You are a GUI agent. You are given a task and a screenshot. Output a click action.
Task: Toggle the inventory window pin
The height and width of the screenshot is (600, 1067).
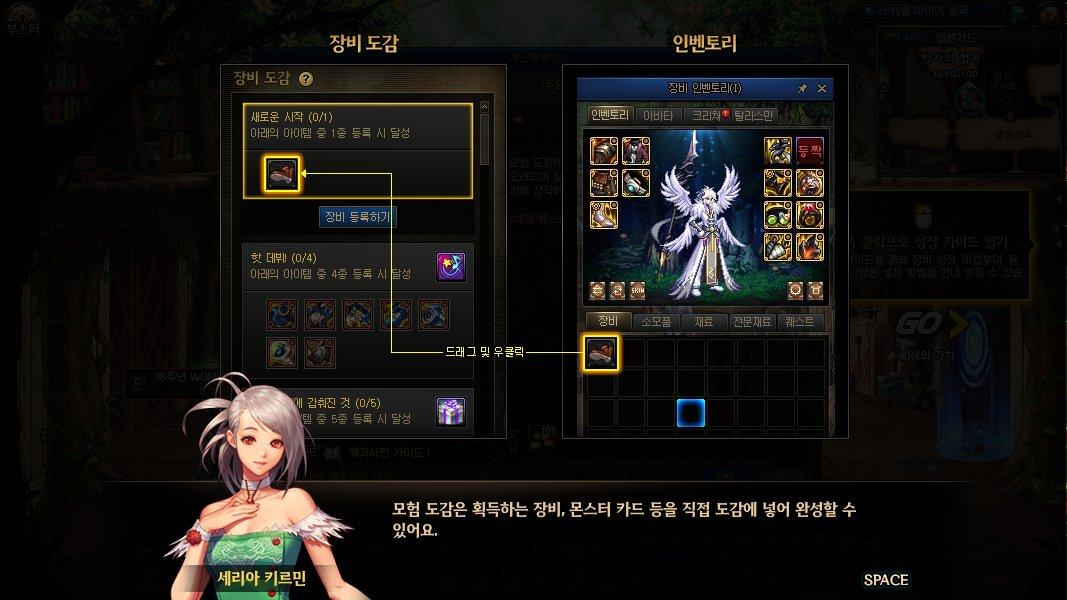point(802,89)
